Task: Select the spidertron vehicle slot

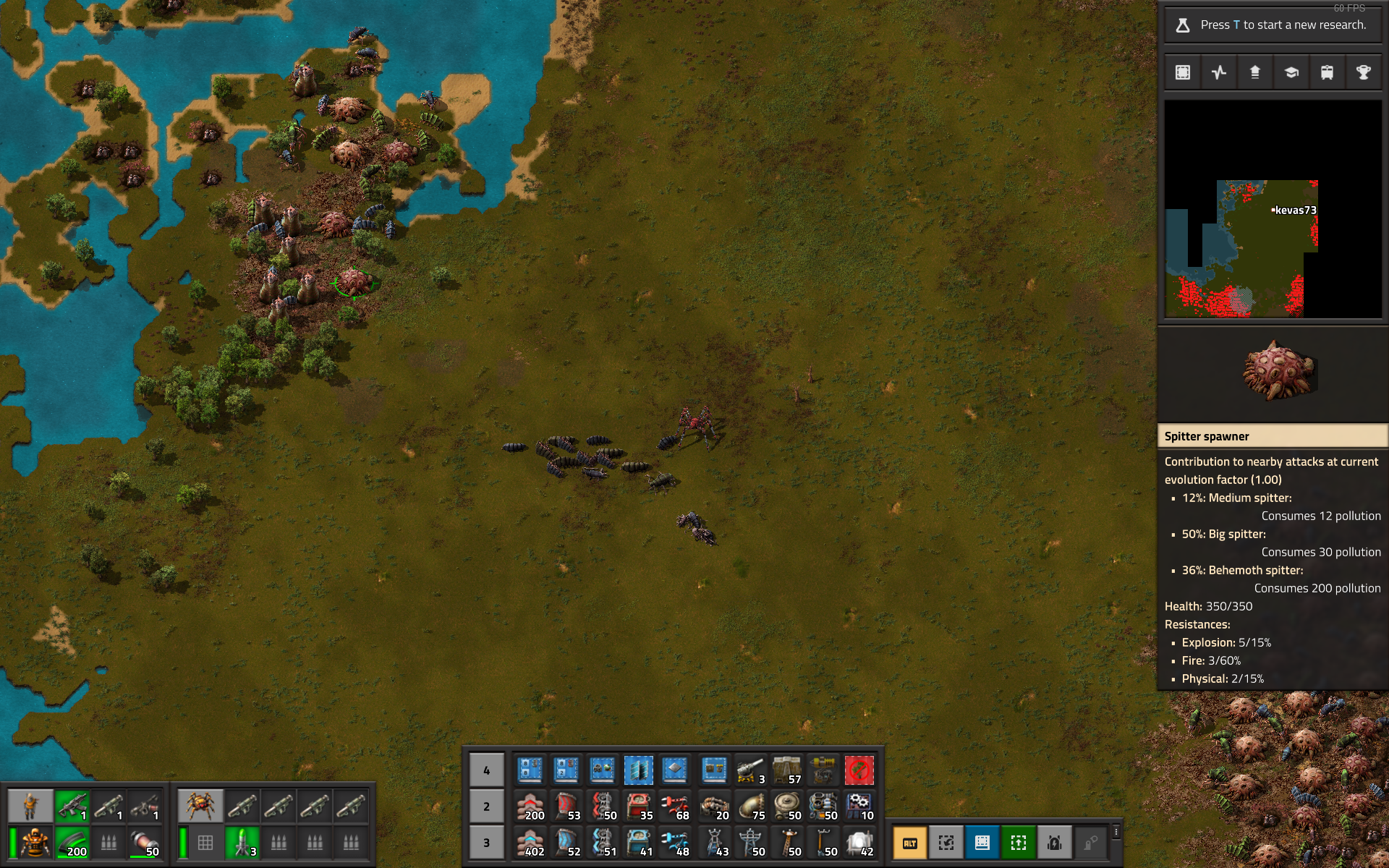Action: click(200, 806)
